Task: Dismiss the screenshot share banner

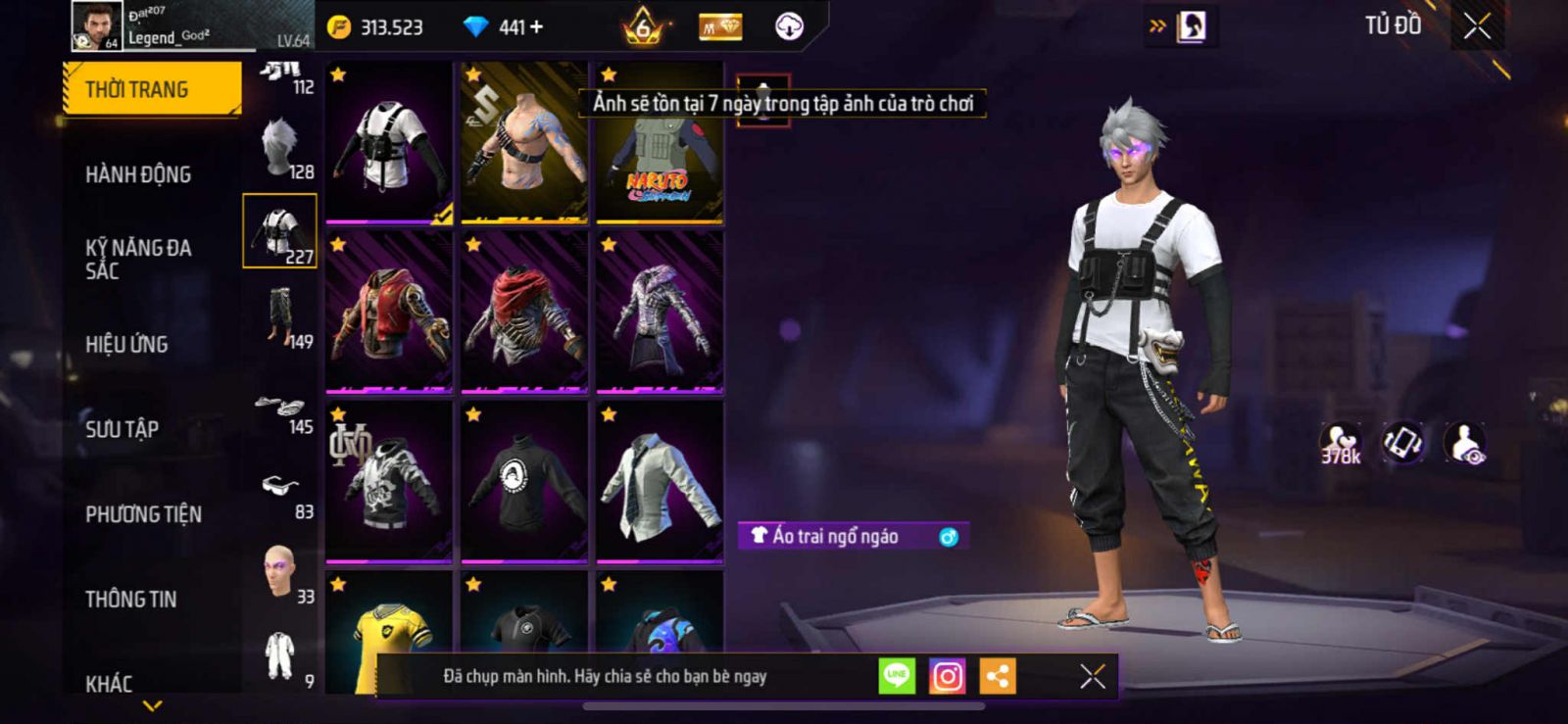Action: click(1092, 676)
